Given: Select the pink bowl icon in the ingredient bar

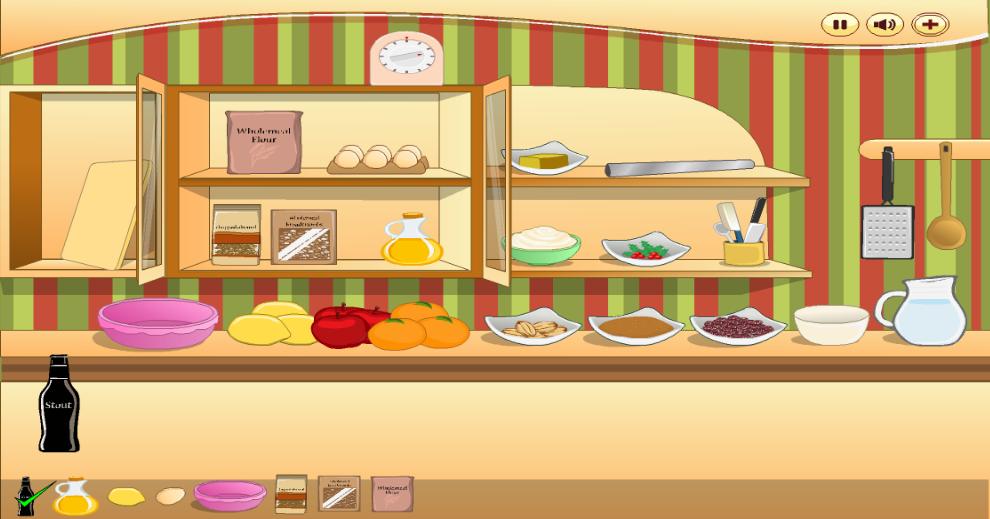Looking at the screenshot, I should click(230, 494).
